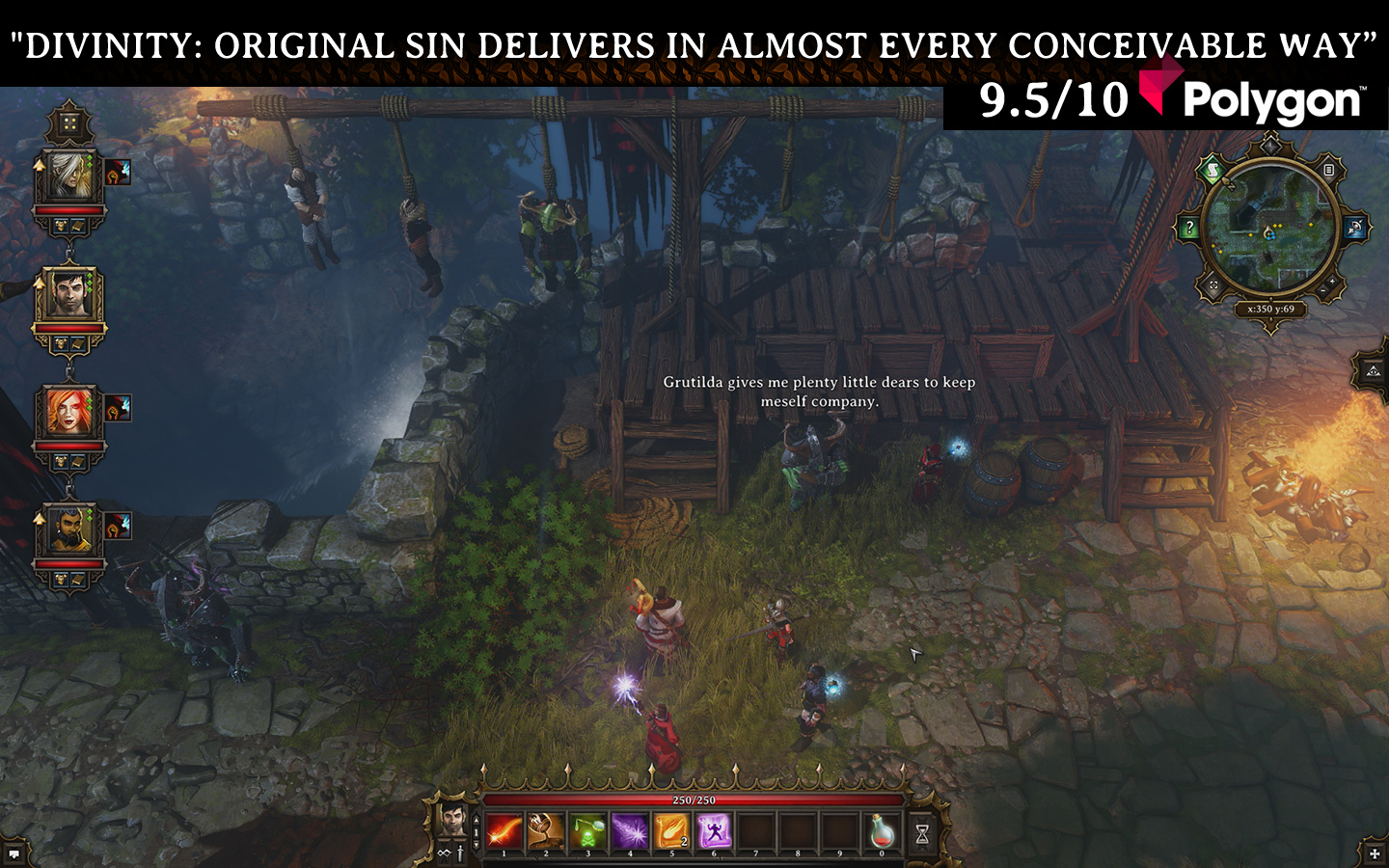Cast the Poison Dart skill from slot 3
Viewport: 1389px width, 868px height.
click(586, 830)
